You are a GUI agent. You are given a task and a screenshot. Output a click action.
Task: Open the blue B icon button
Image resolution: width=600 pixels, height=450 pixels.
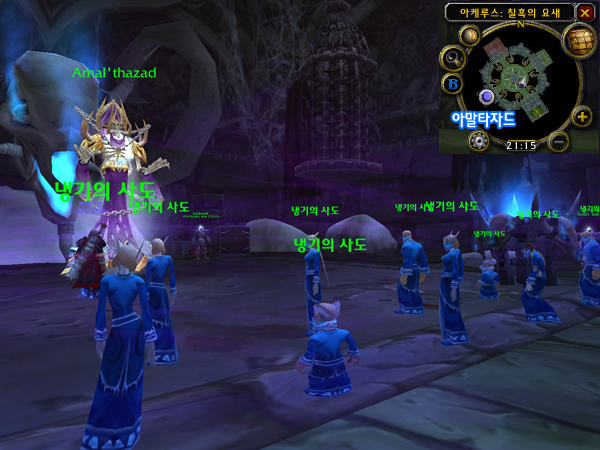click(x=452, y=82)
